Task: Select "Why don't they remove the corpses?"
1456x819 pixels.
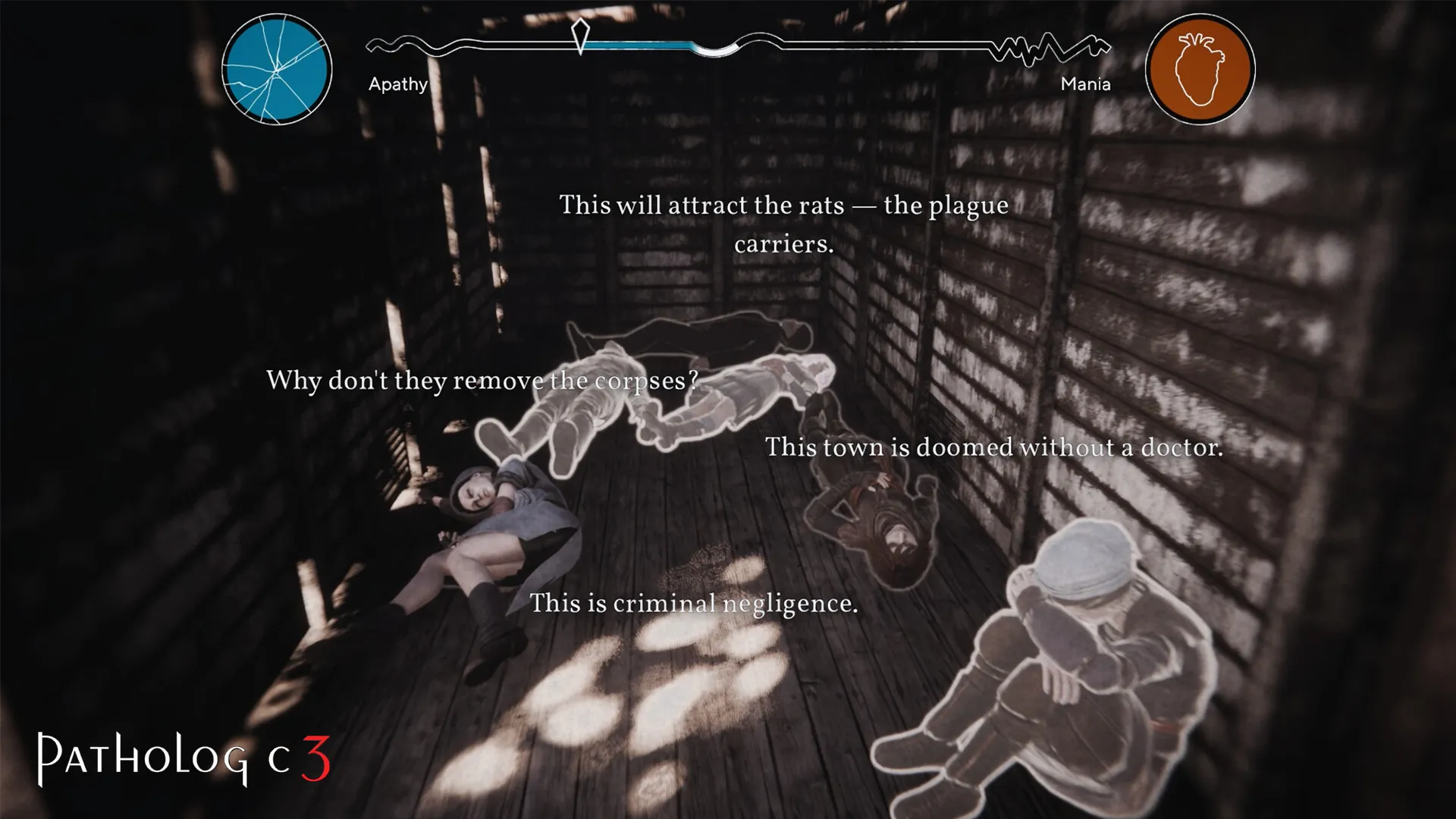Action: [x=482, y=380]
